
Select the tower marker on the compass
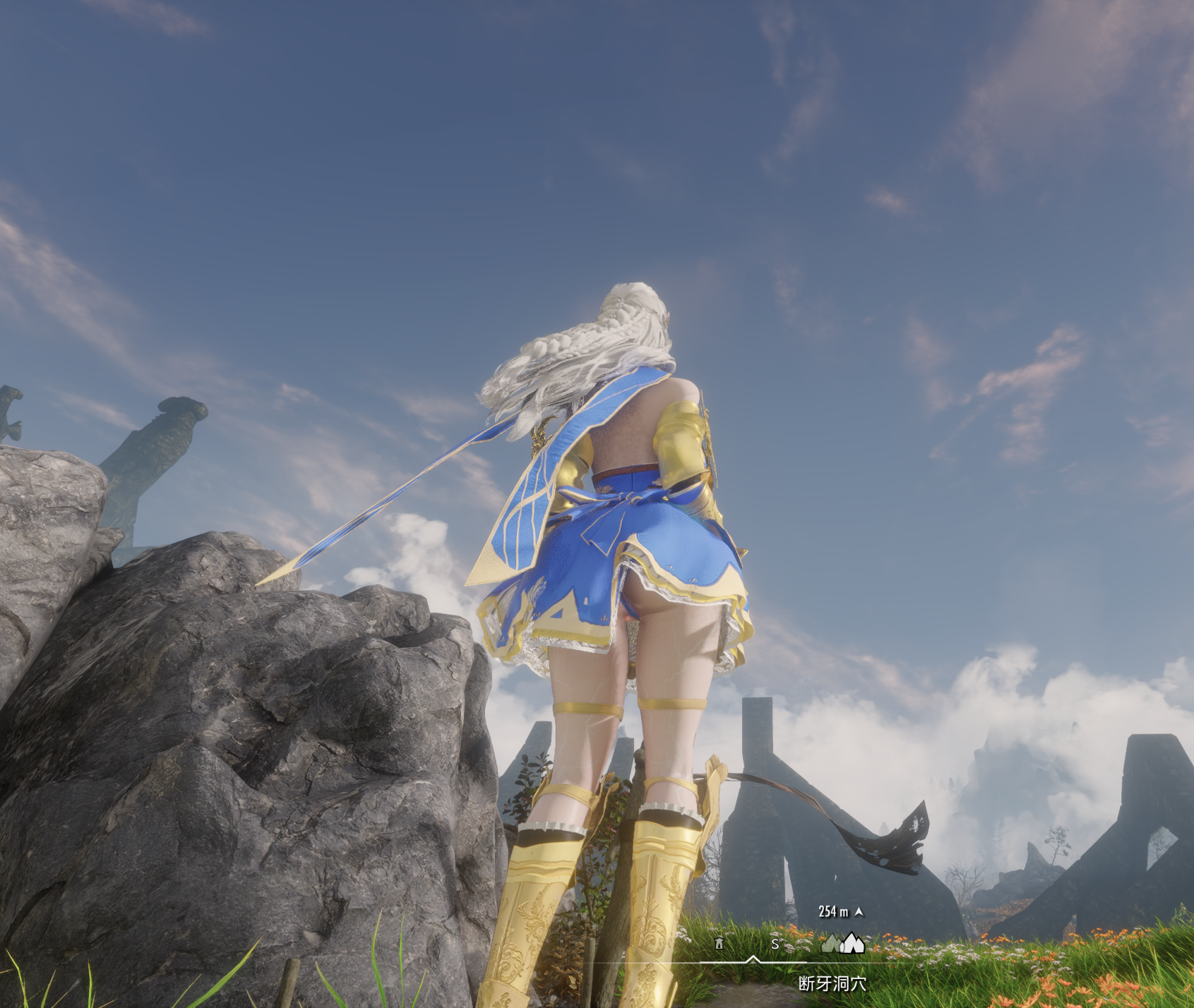click(x=719, y=943)
